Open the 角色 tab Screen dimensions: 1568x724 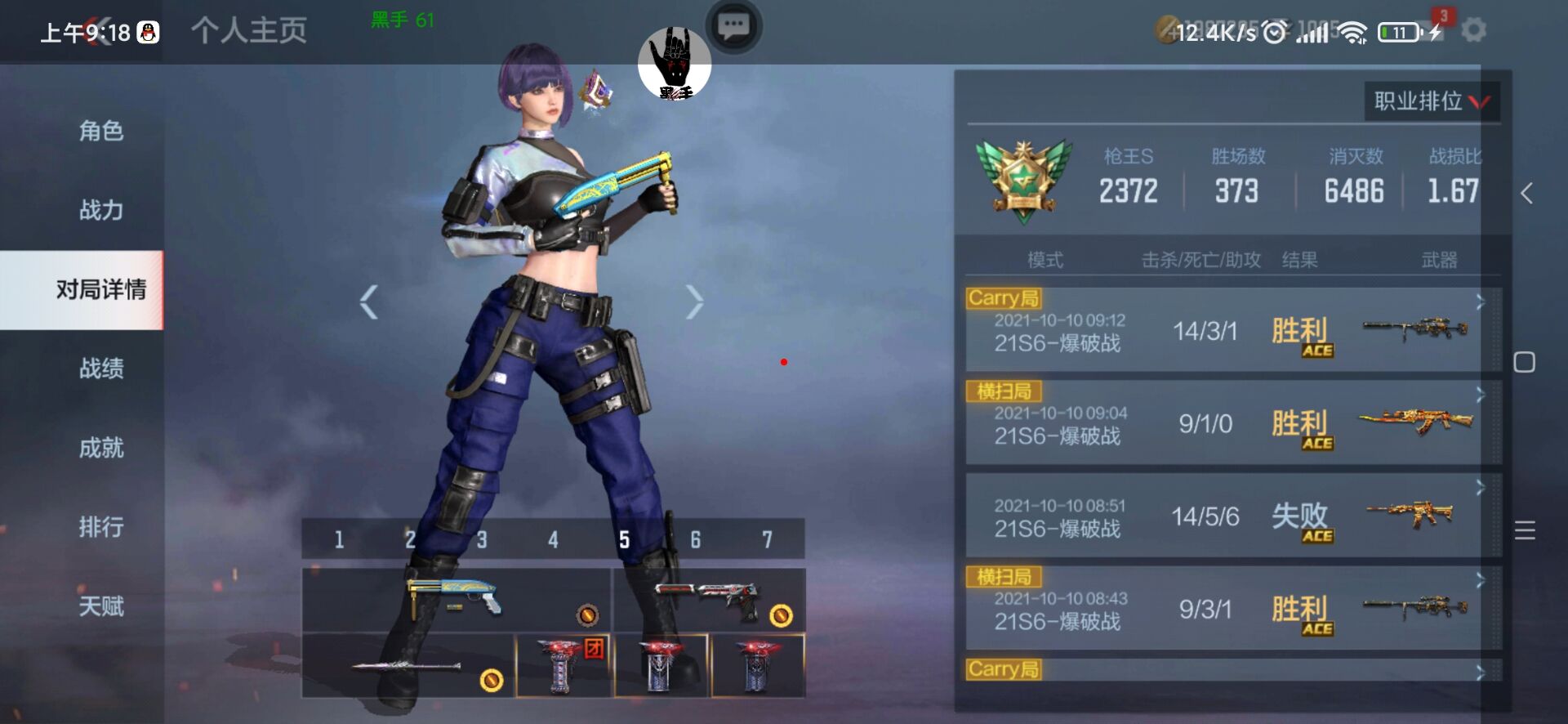coord(100,131)
